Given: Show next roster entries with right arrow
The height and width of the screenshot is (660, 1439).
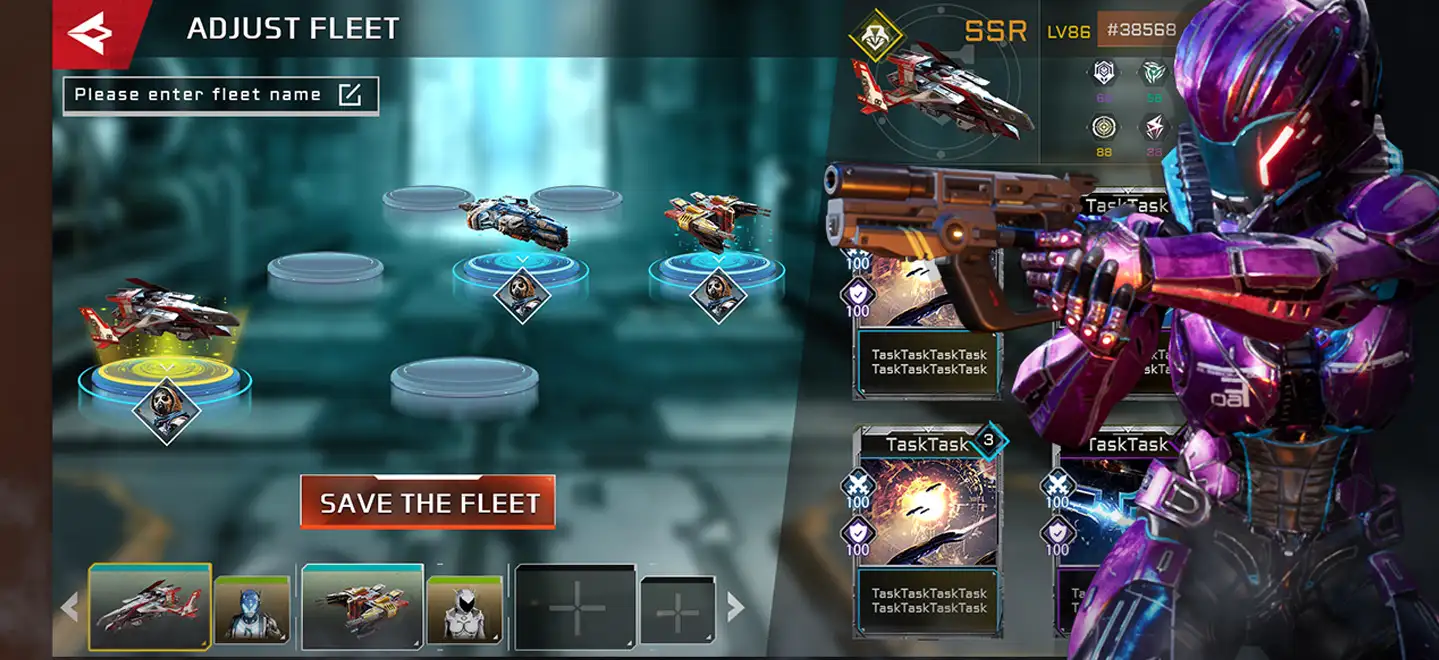Looking at the screenshot, I should (x=736, y=606).
